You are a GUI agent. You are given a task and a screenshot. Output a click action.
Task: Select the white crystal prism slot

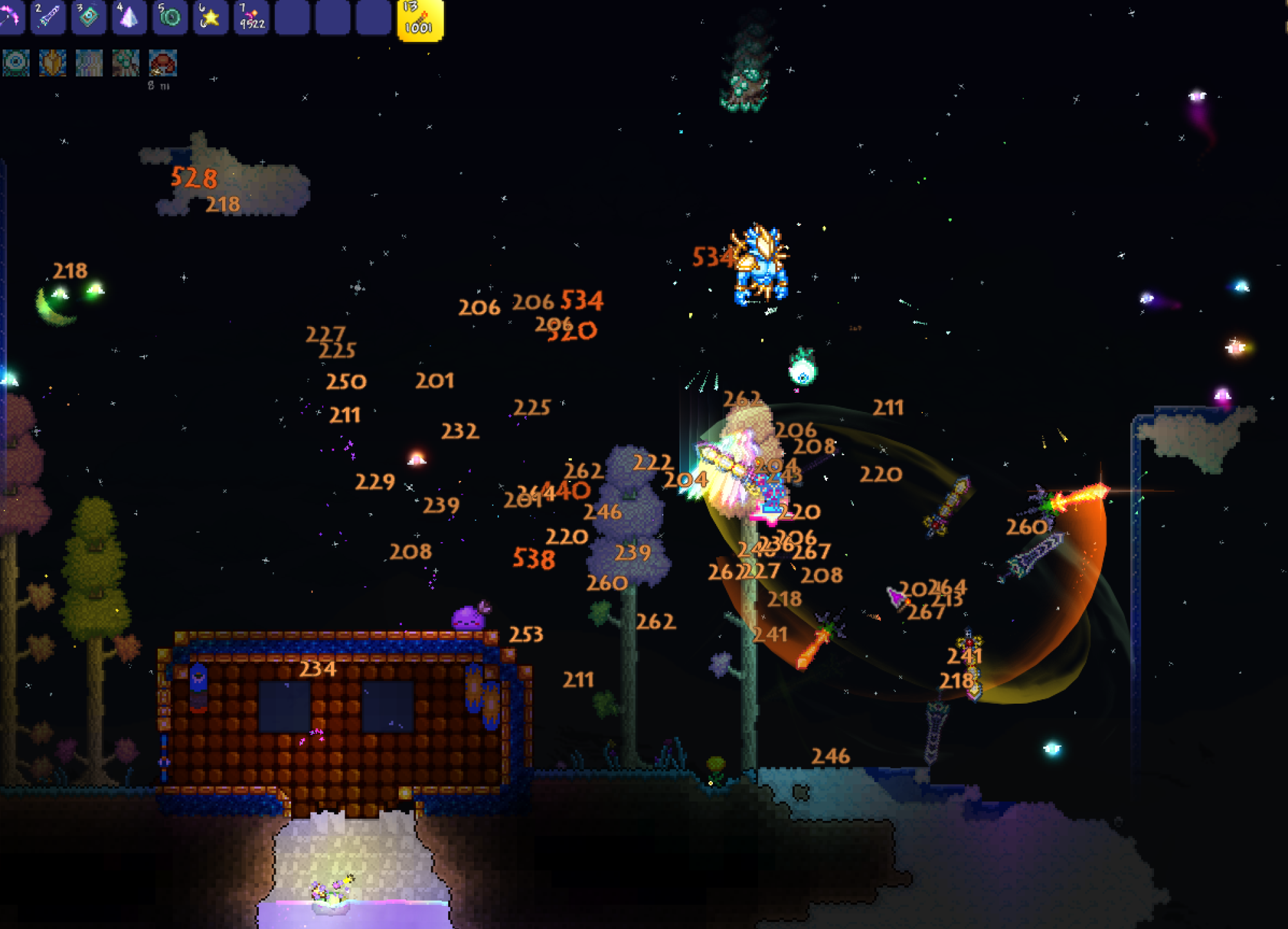[x=129, y=17]
